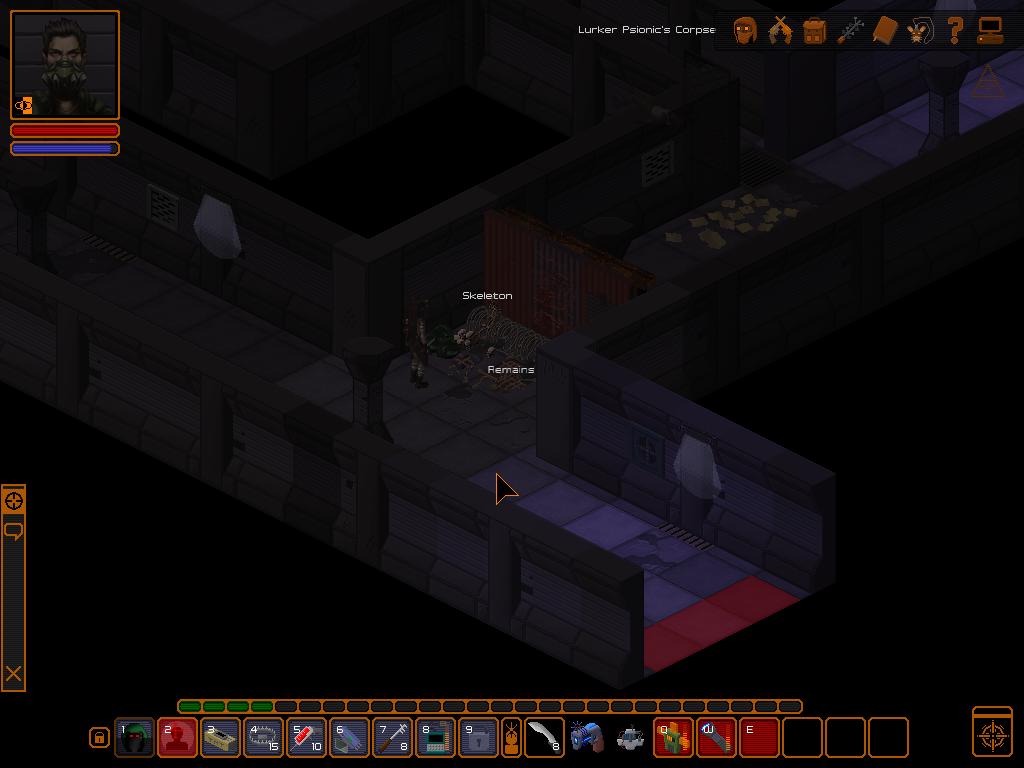Use the red item in hotbar slot 5
The image size is (1024, 768).
click(306, 738)
